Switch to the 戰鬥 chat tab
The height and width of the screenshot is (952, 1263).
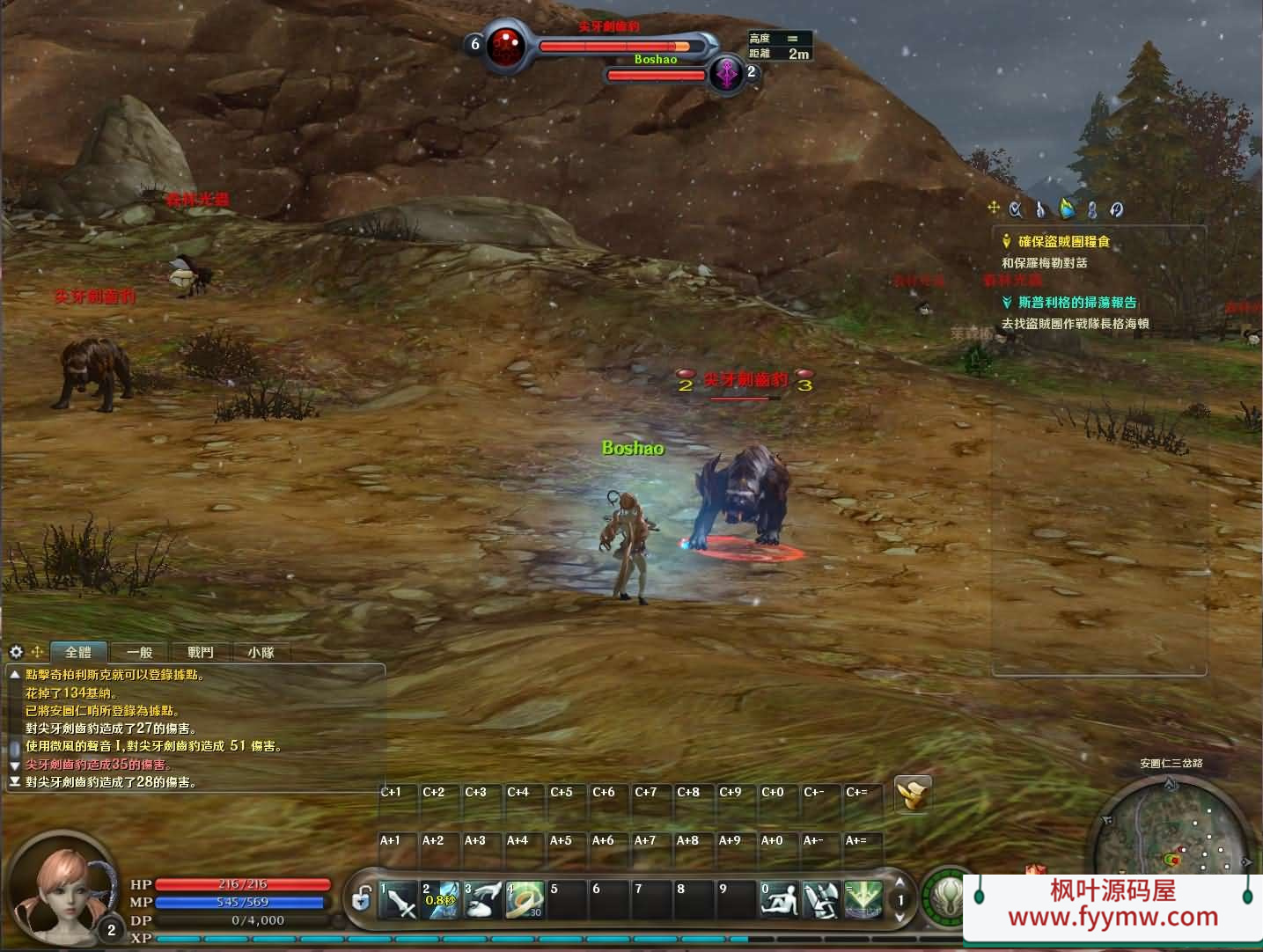198,652
